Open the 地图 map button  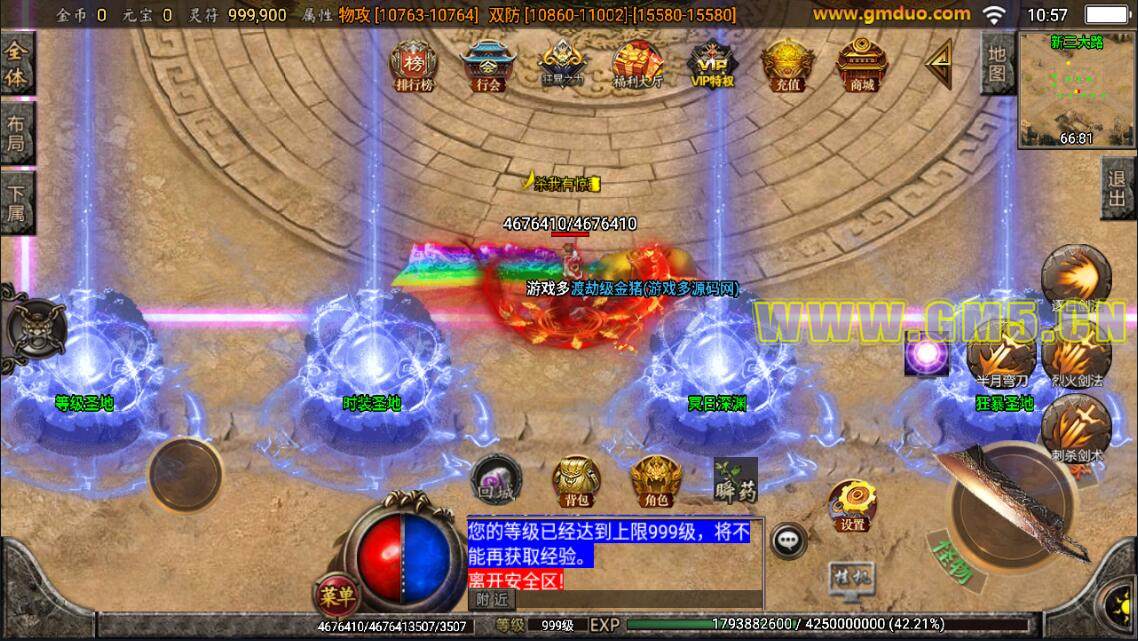click(x=996, y=63)
